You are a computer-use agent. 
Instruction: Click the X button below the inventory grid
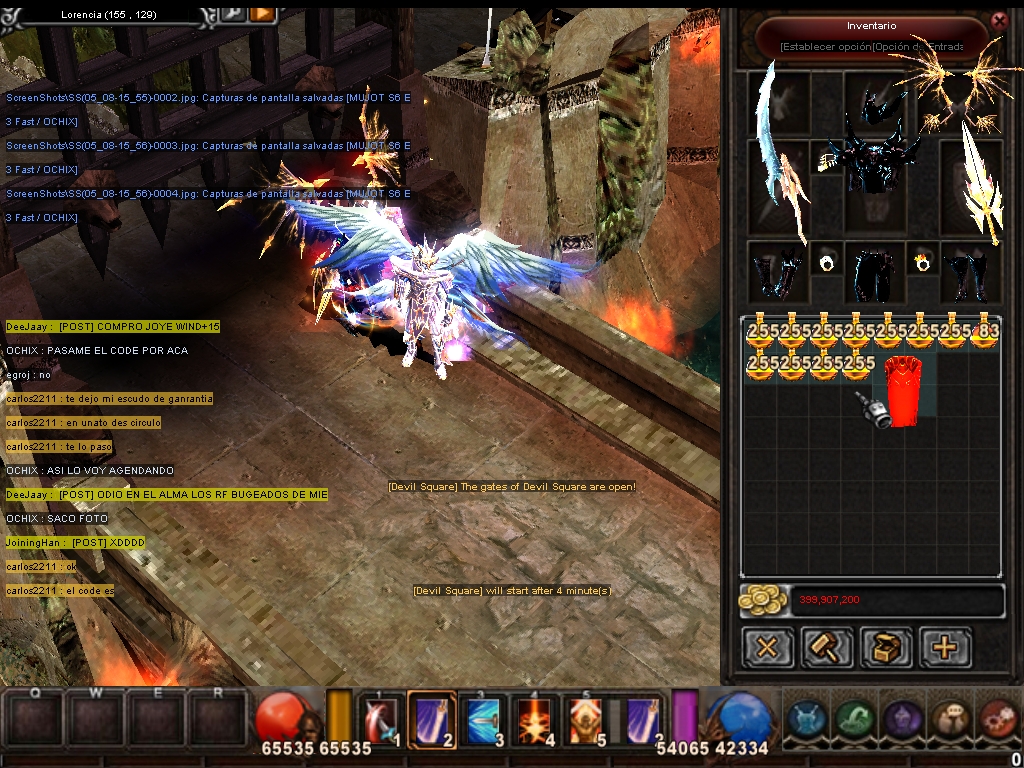pyautogui.click(x=767, y=647)
